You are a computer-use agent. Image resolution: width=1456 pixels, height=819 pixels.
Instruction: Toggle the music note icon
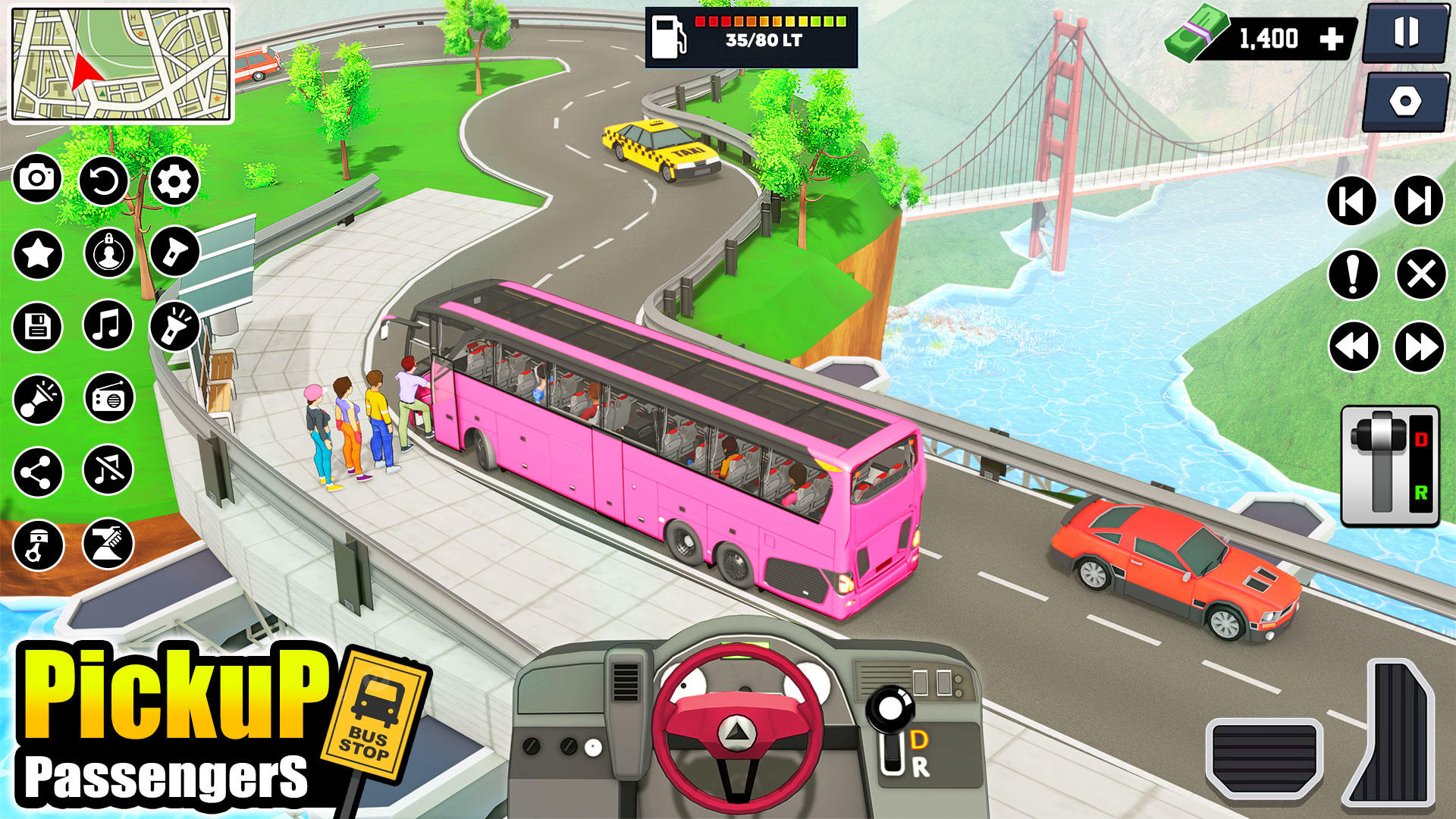click(x=108, y=325)
